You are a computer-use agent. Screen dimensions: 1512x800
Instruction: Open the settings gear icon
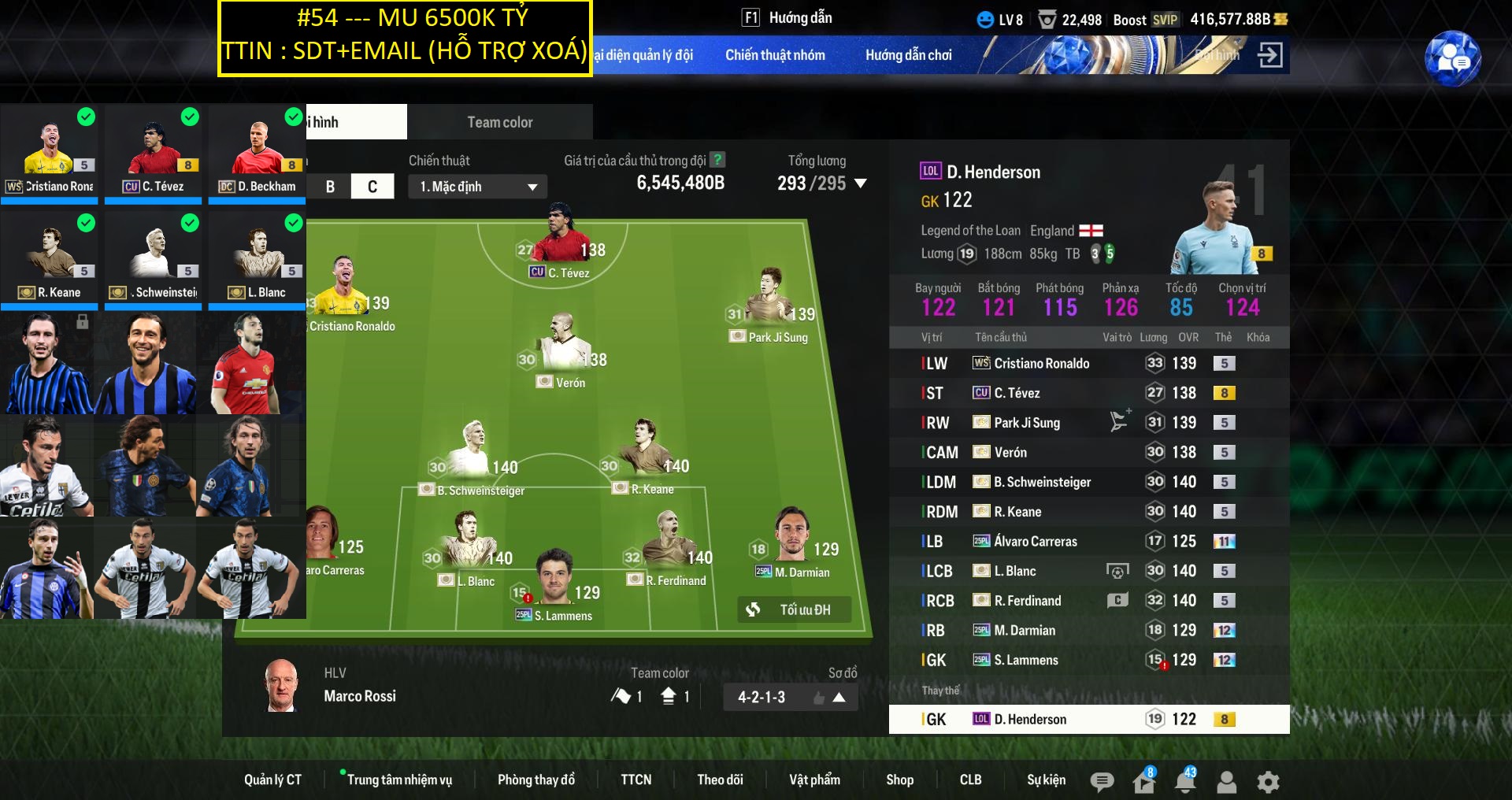click(1268, 781)
